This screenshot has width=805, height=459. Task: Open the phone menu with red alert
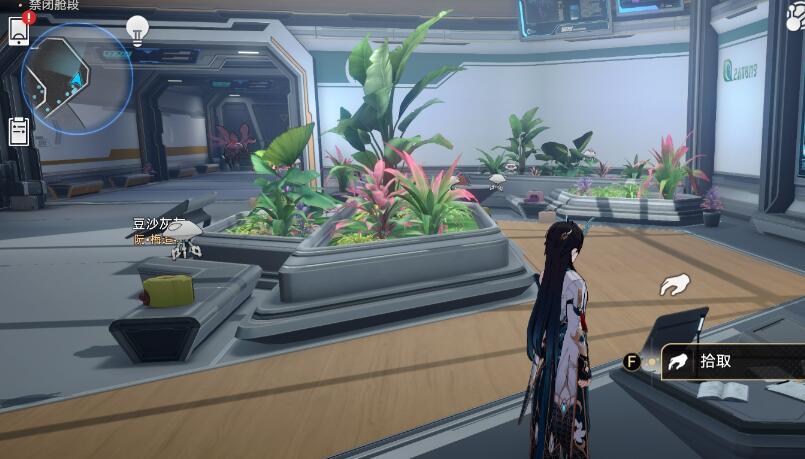(20, 31)
